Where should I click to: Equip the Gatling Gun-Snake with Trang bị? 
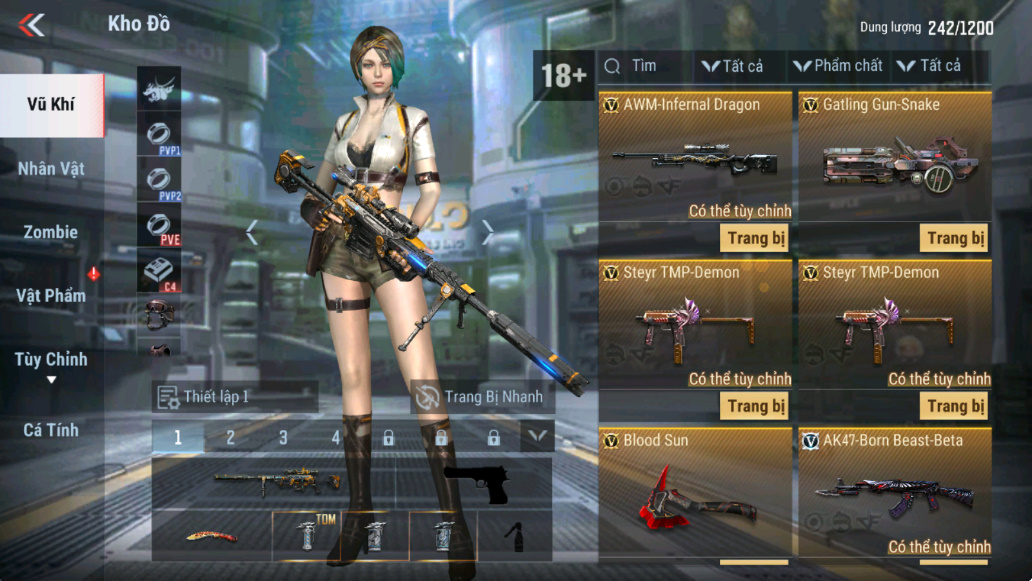[954, 238]
